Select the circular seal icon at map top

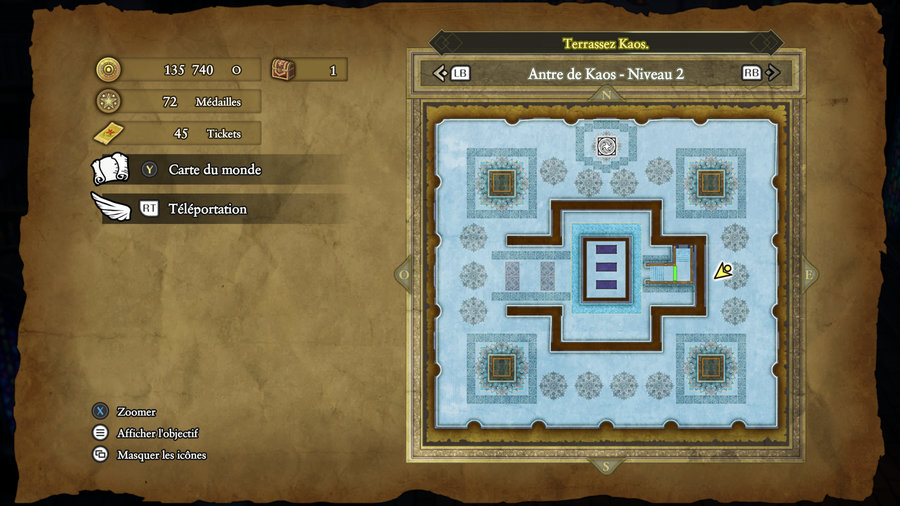click(606, 146)
